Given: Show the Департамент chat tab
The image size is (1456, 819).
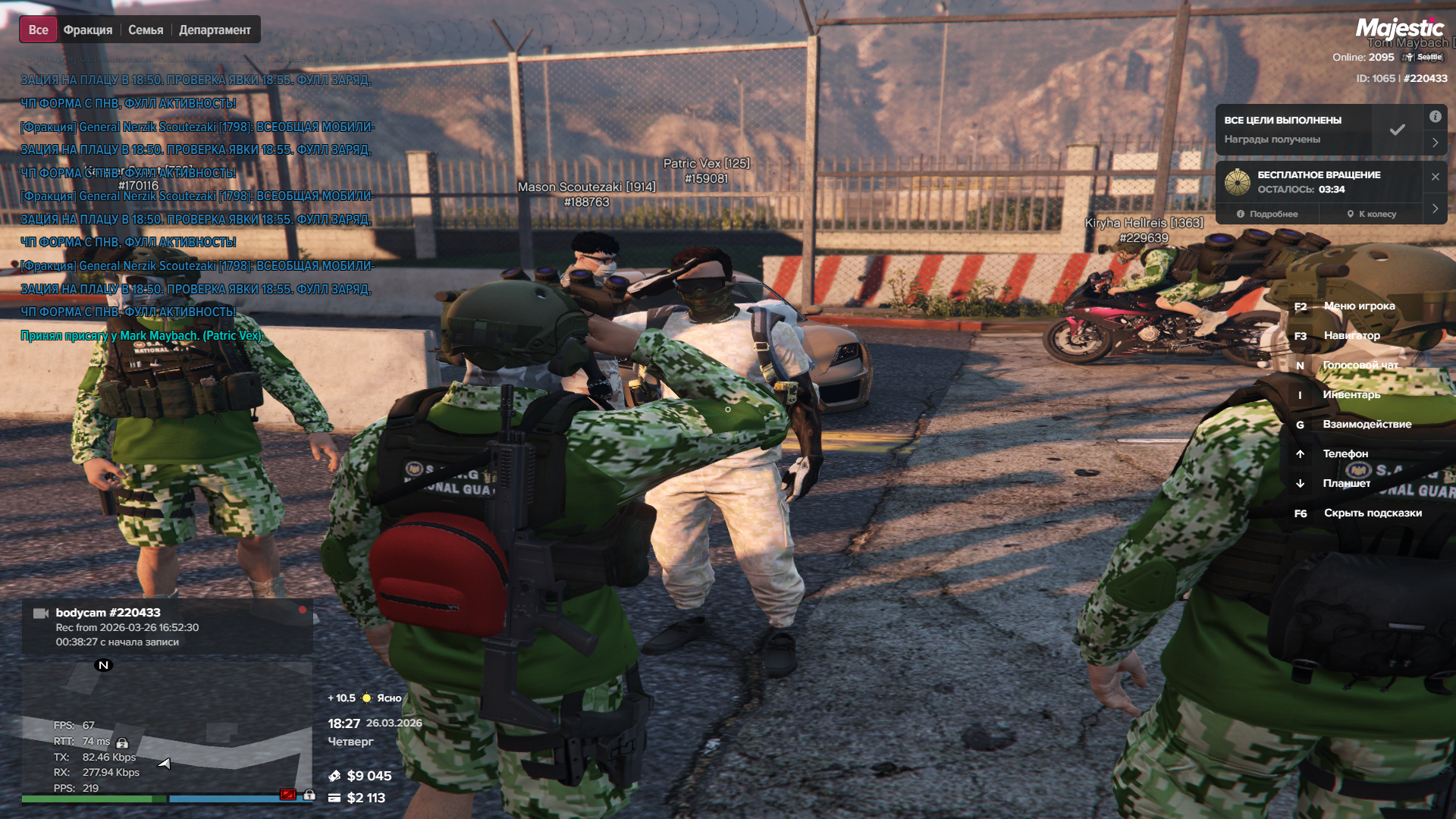Looking at the screenshot, I should click(215, 30).
